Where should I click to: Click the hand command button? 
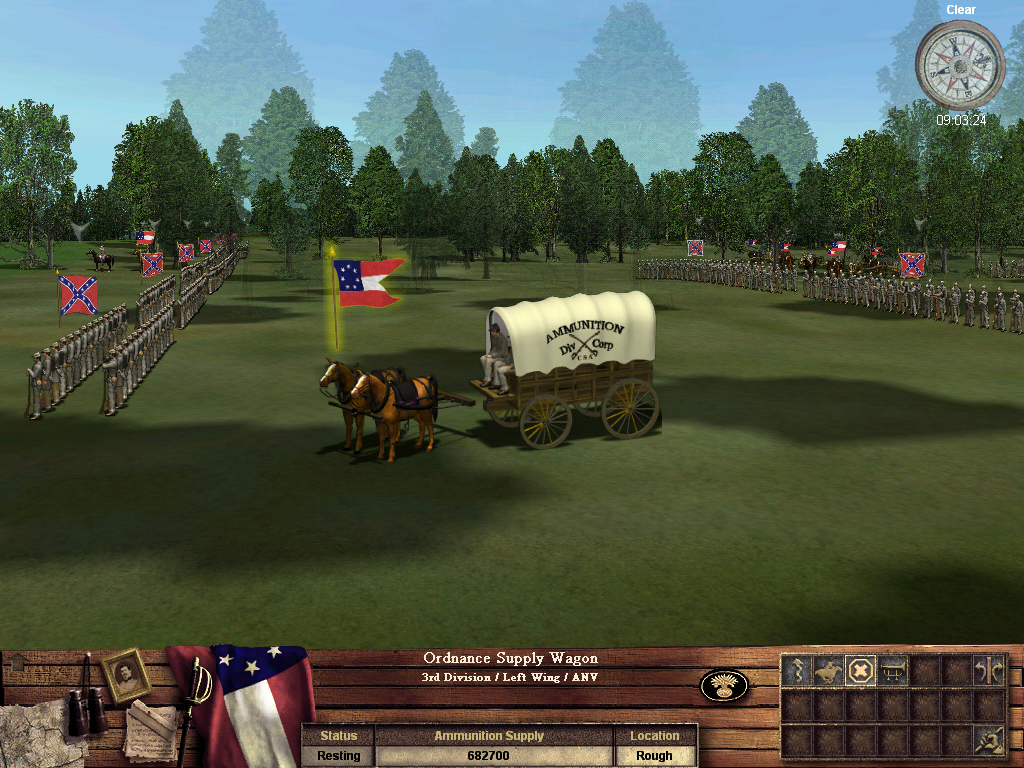(989, 738)
